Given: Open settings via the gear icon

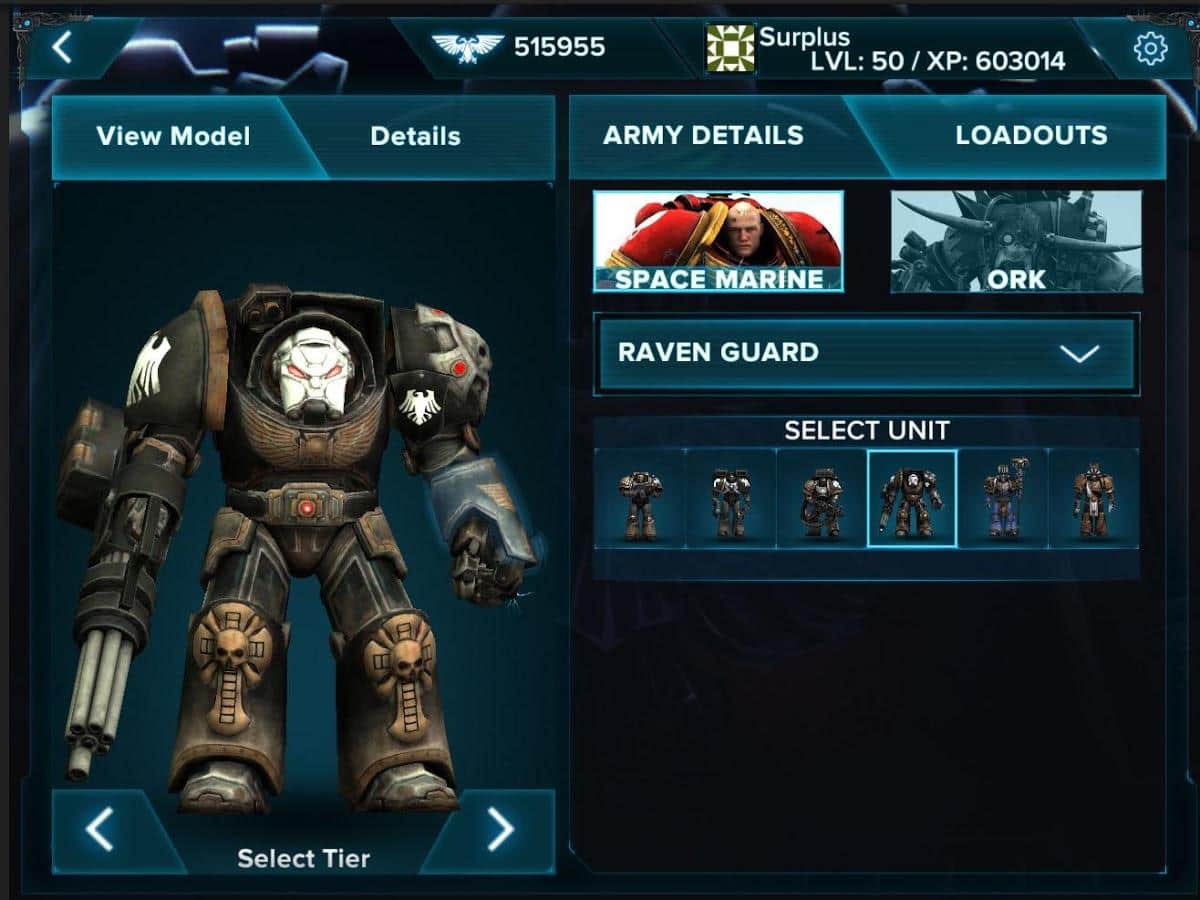Looking at the screenshot, I should [1150, 47].
